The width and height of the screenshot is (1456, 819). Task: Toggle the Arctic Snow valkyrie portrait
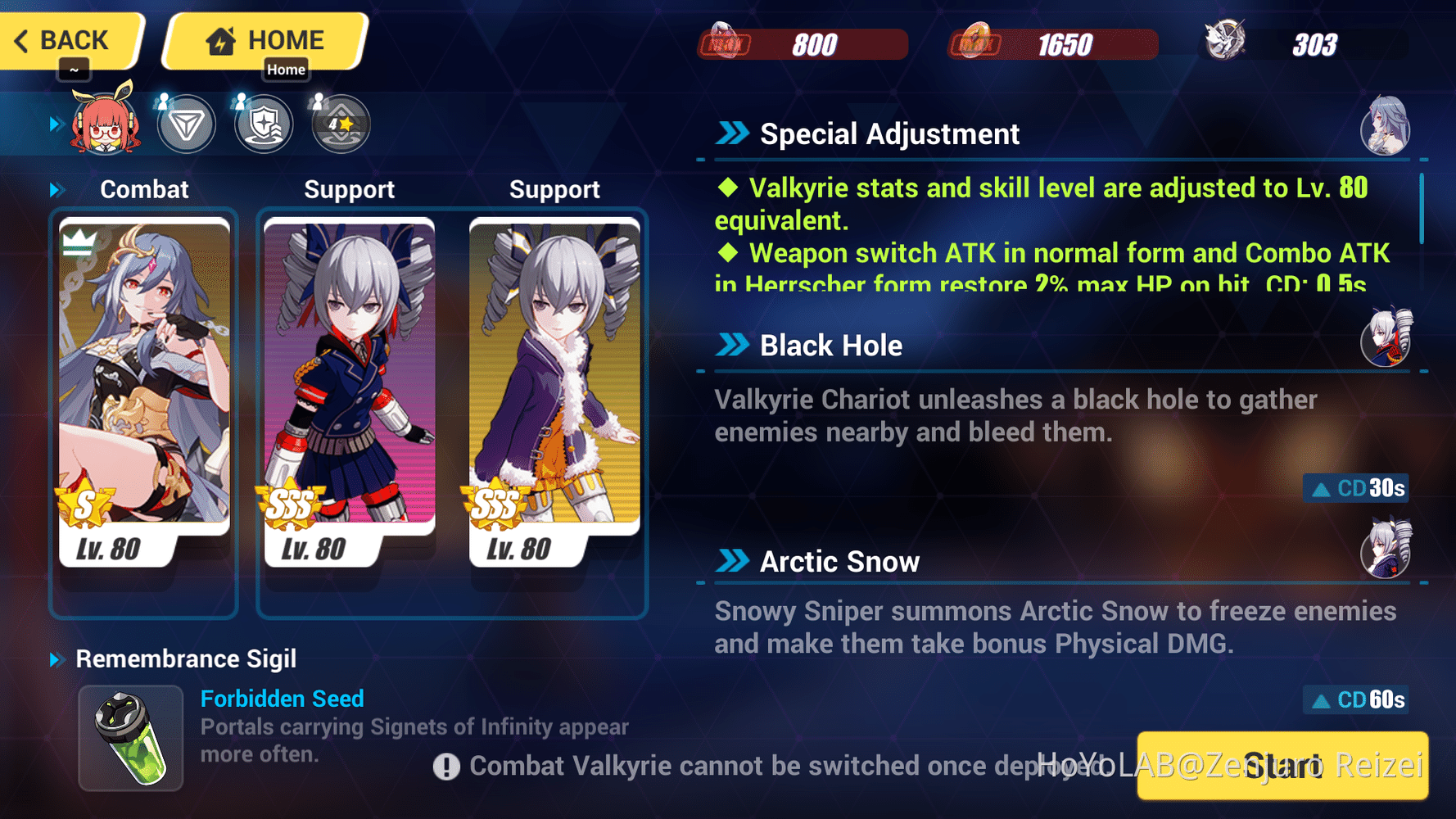click(1386, 553)
